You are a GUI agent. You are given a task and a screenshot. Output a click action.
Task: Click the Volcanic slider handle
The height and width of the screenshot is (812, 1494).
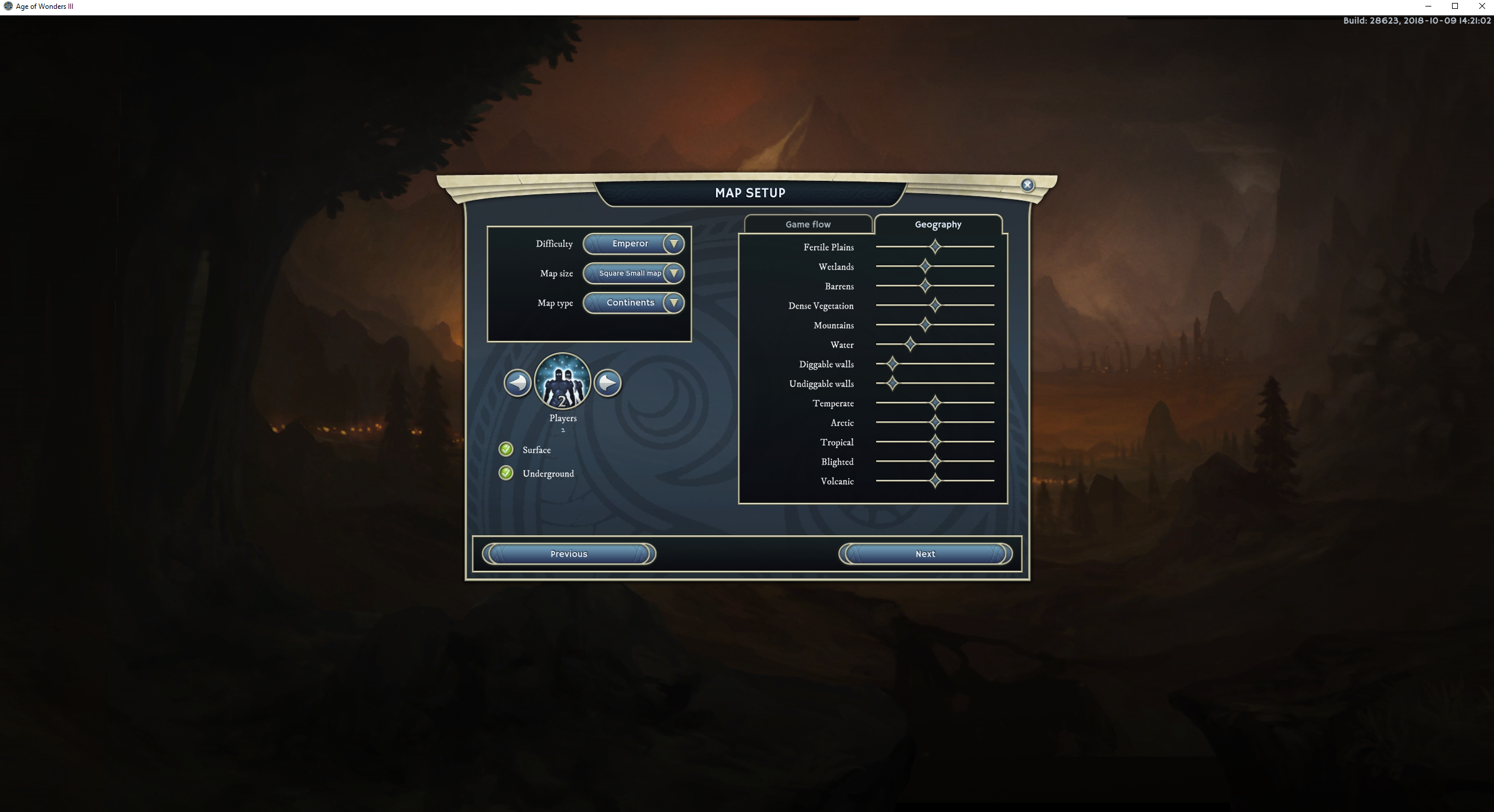pyautogui.click(x=935, y=480)
